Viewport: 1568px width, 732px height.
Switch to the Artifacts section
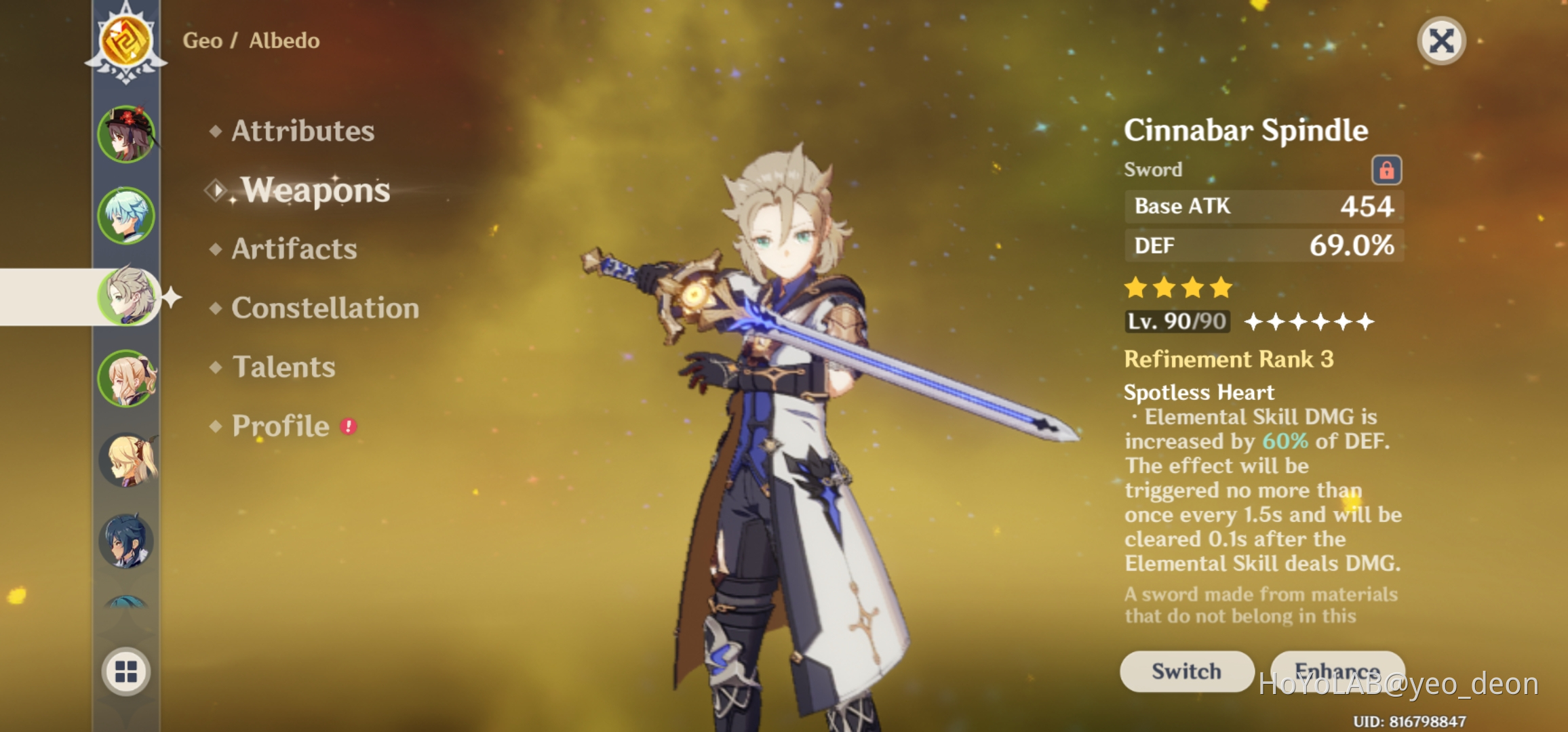[x=292, y=249]
